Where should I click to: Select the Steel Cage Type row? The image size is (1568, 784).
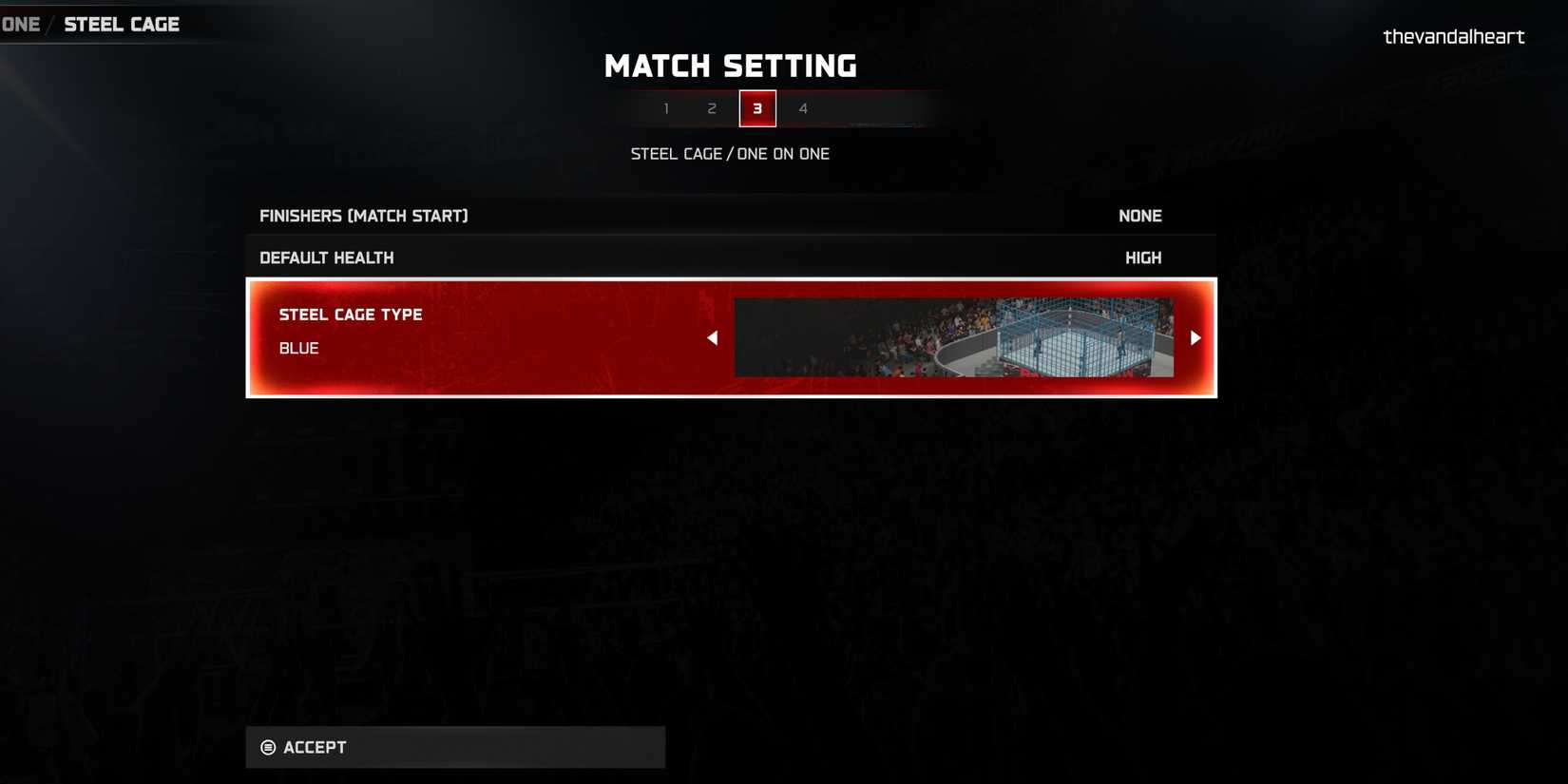click(x=351, y=315)
